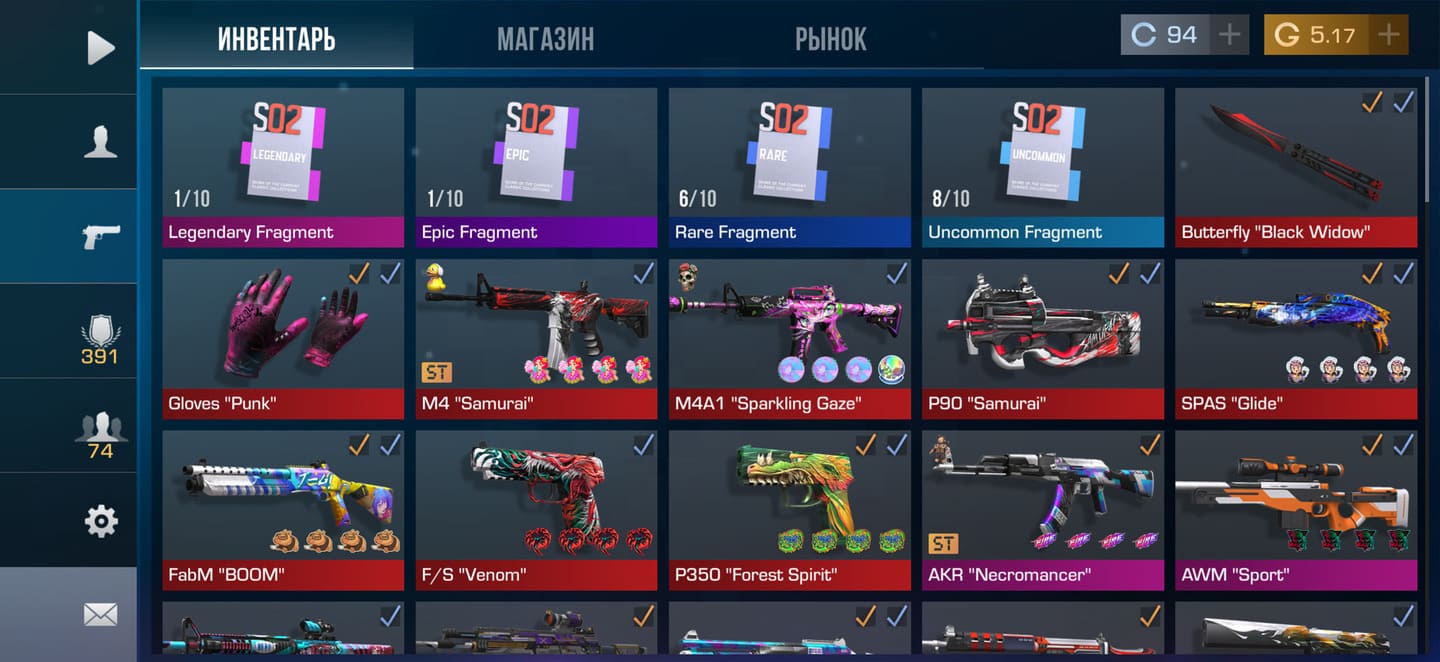The width and height of the screenshot is (1440, 662).
Task: Open the friends list showing 74
Action: click(x=100, y=435)
